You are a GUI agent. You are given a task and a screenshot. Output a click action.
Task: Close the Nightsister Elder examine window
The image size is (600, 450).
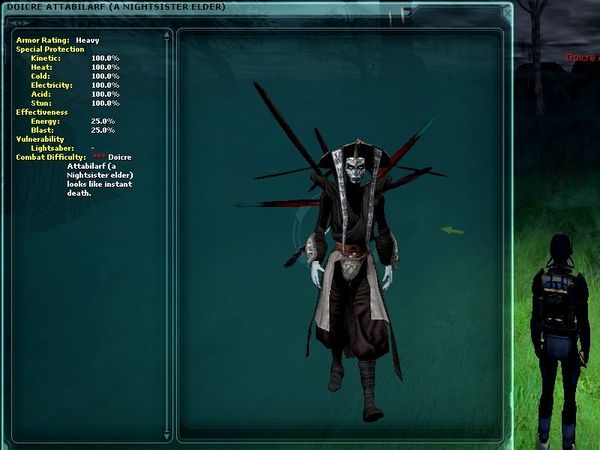tap(505, 9)
